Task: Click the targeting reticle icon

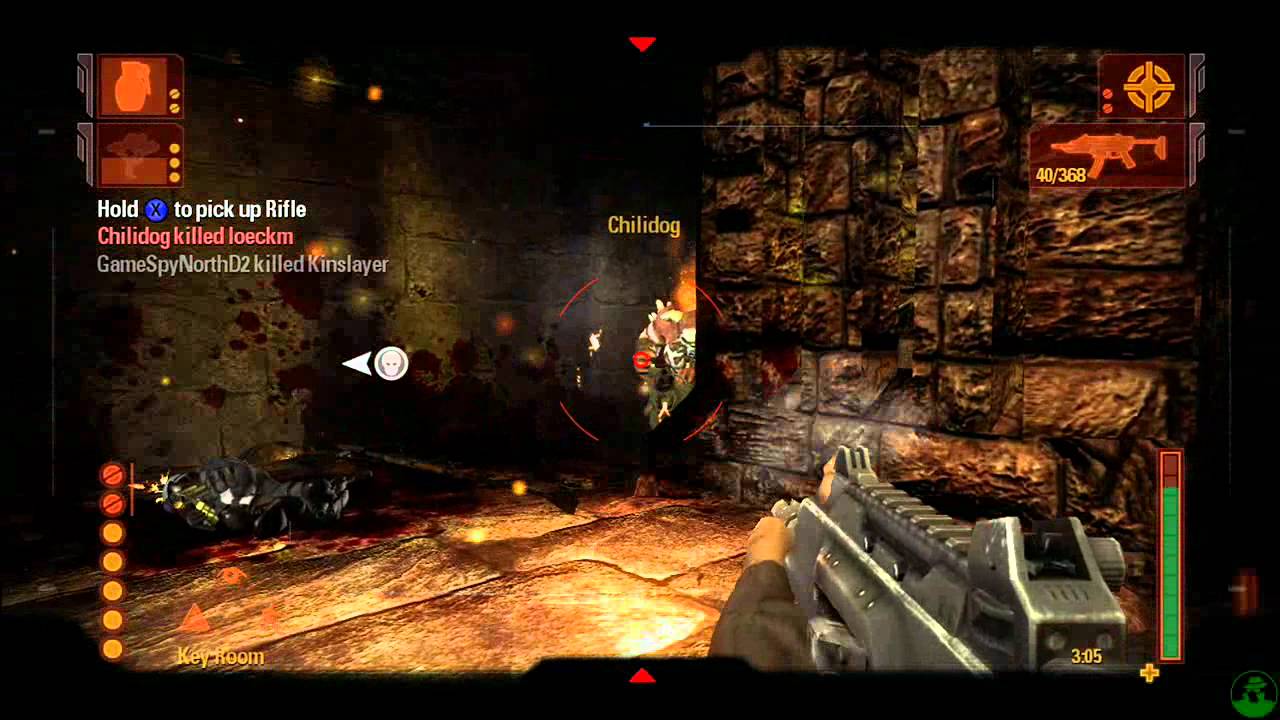Action: pos(1146,85)
